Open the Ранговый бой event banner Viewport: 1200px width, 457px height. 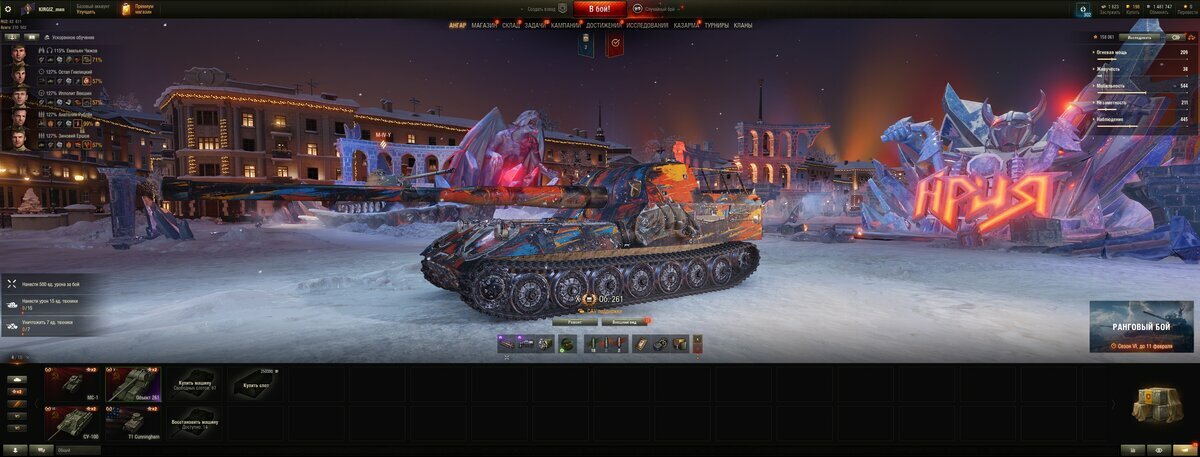pyautogui.click(x=1141, y=327)
